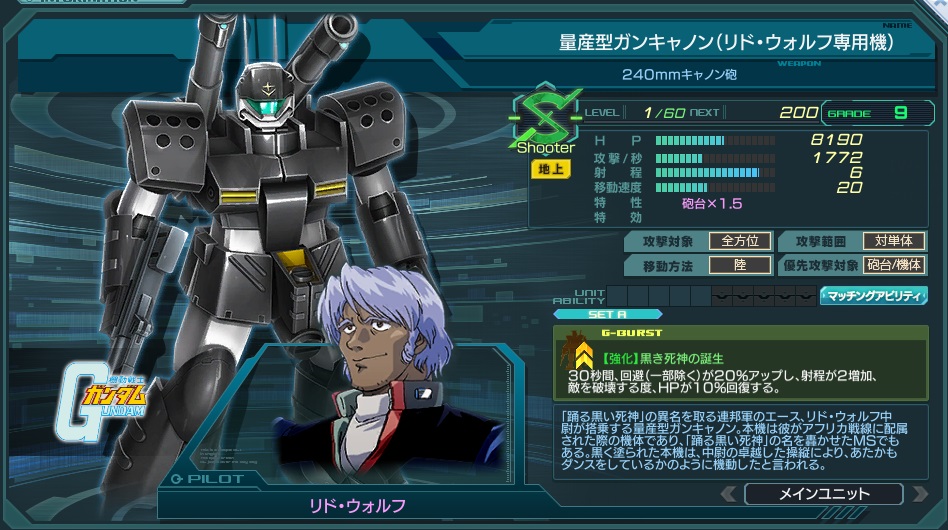The image size is (948, 530).
Task: Select the G-Burst skill panel
Action: pyautogui.click(x=739, y=364)
